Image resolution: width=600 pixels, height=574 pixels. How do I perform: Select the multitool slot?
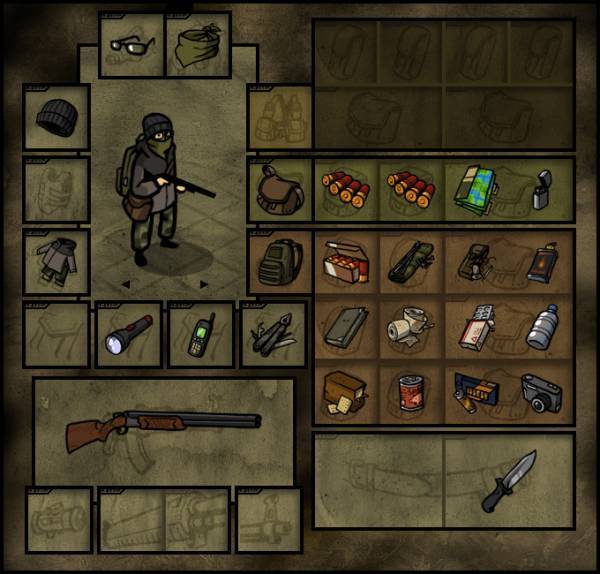pos(272,335)
